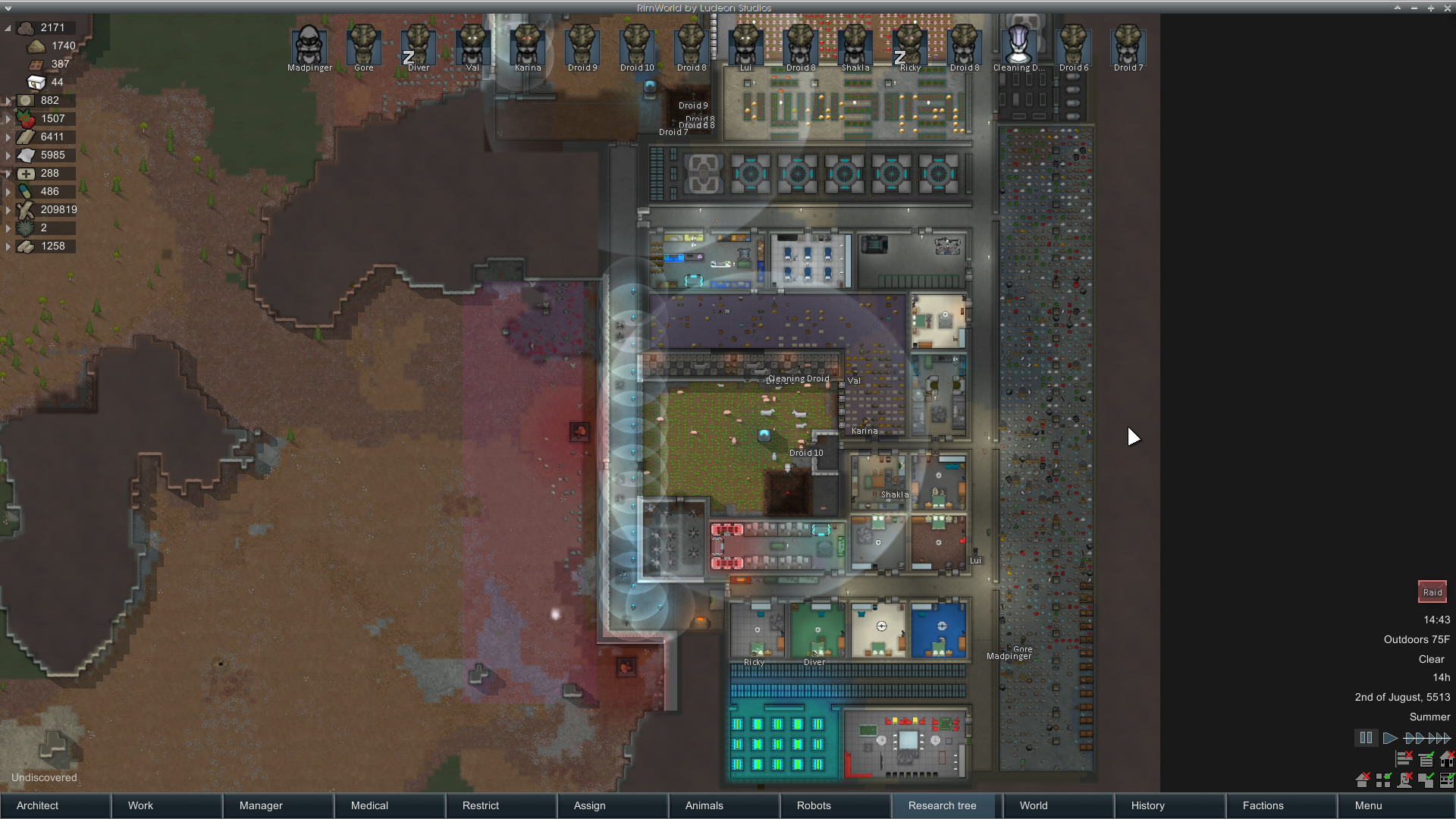The image size is (1456, 819).
Task: Open the Medical tab
Action: (390, 805)
